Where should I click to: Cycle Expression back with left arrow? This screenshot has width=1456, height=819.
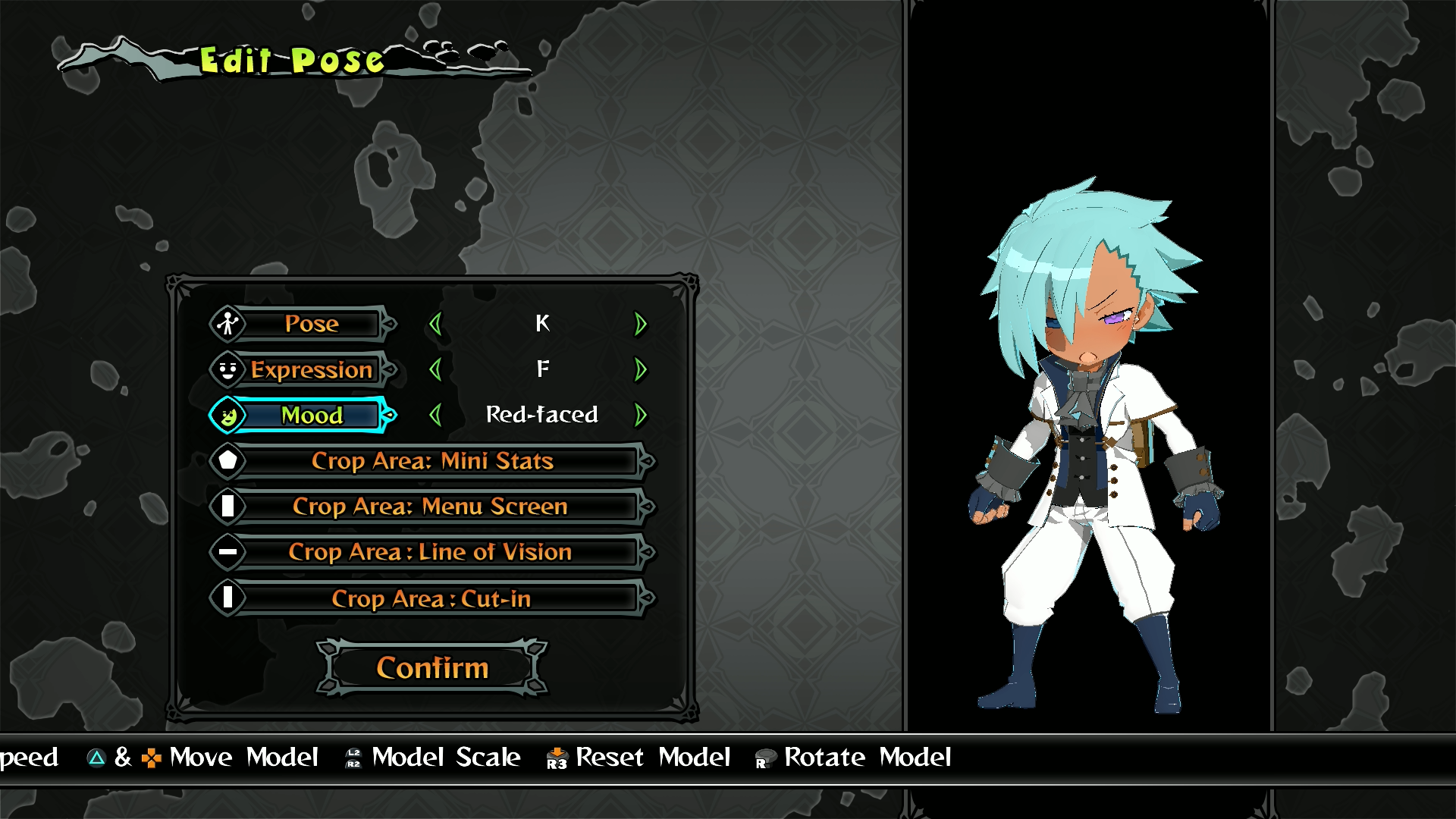click(x=435, y=370)
